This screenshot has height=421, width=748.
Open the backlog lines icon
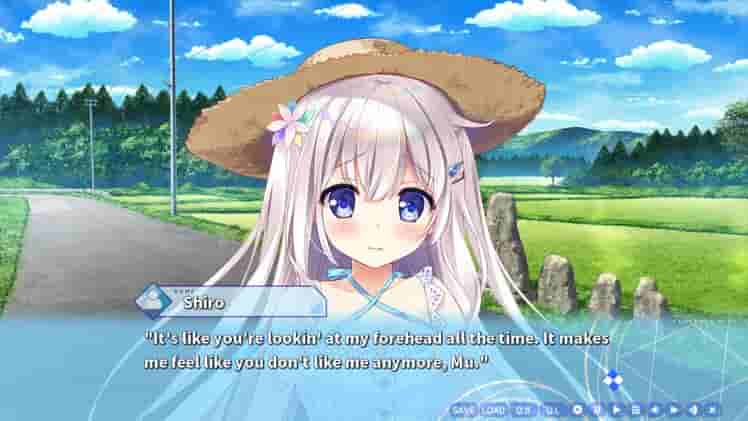635,410
